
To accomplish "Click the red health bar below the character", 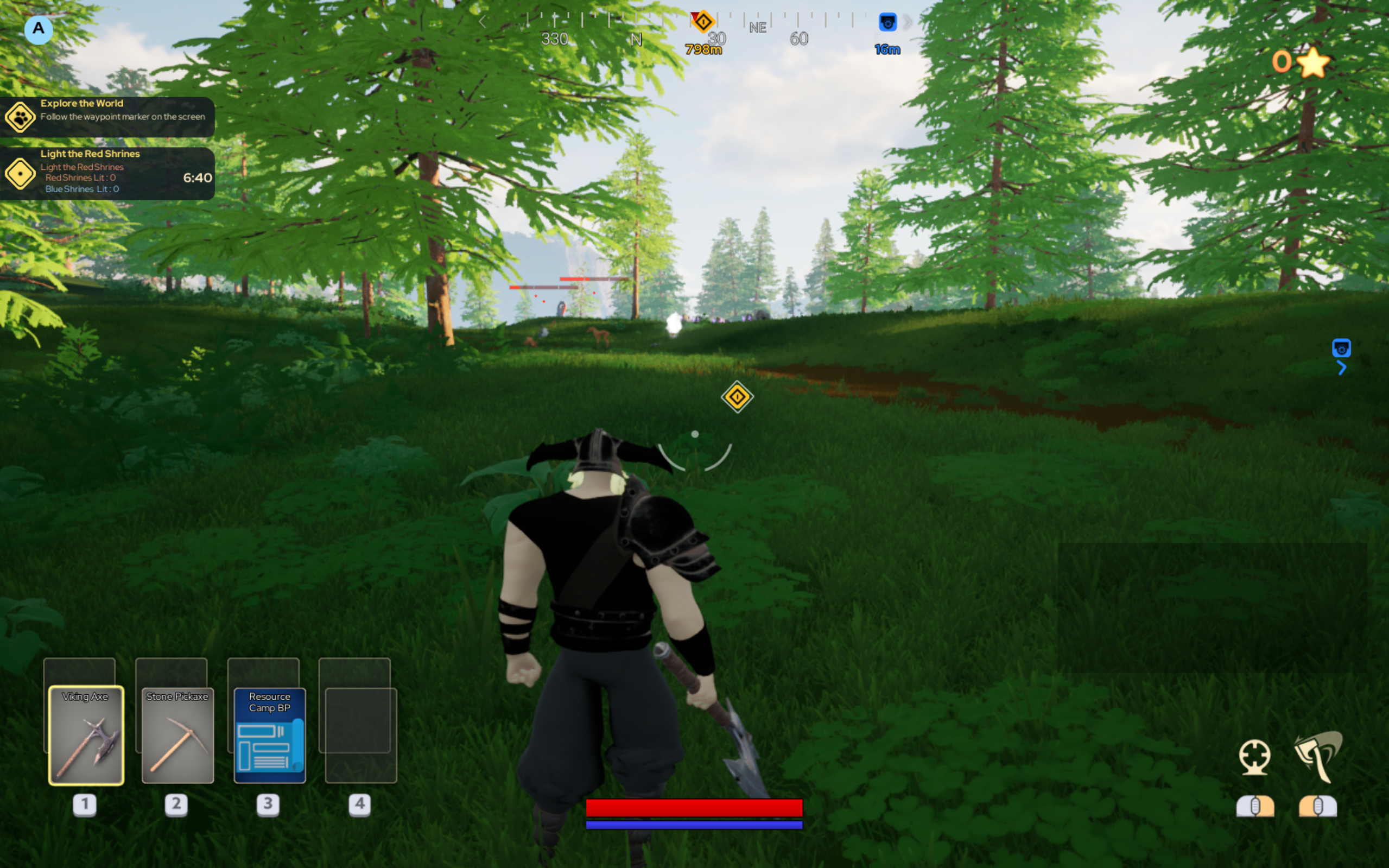I will click(x=693, y=807).
